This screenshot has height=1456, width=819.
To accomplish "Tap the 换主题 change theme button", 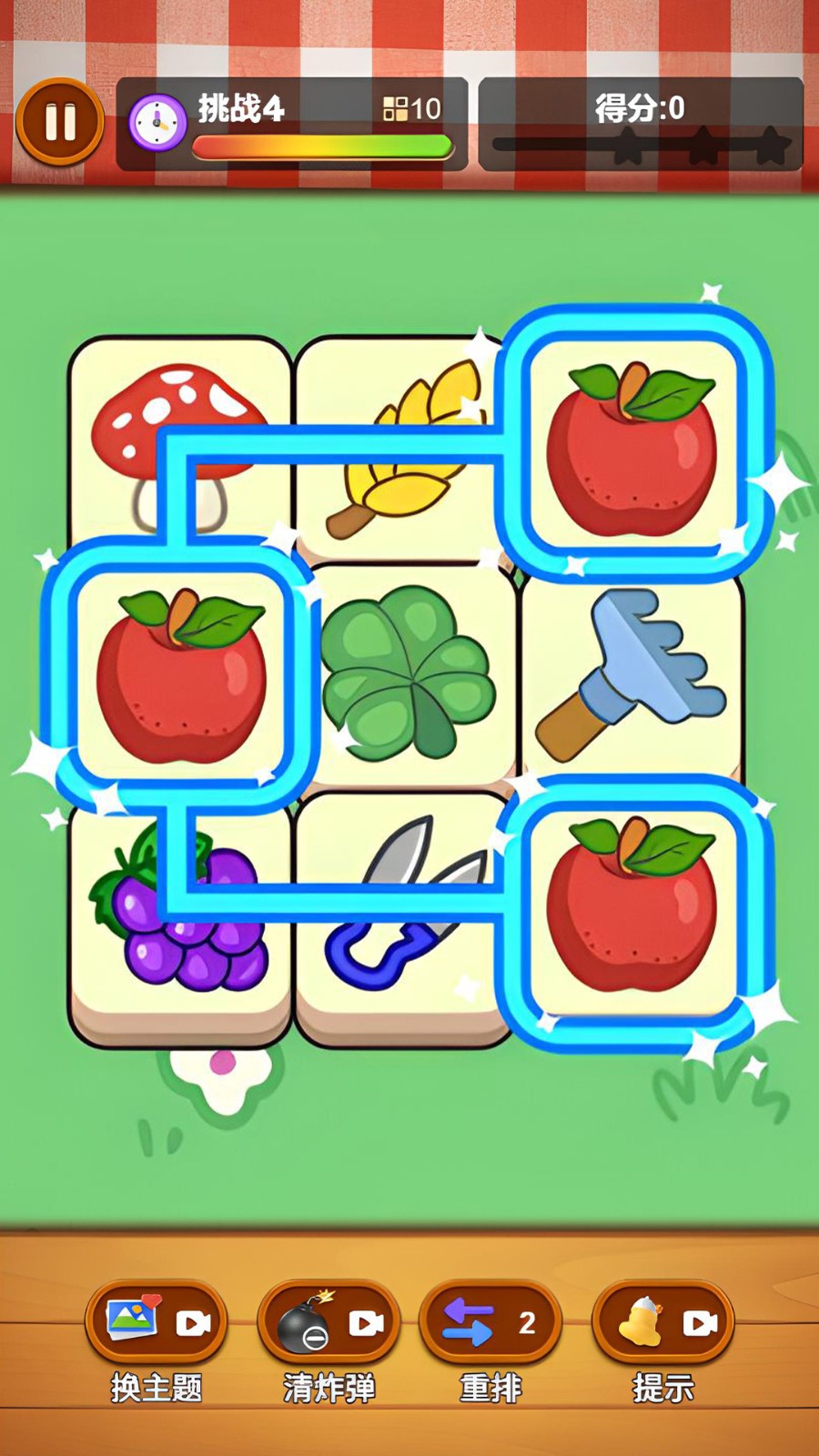I will (157, 1322).
